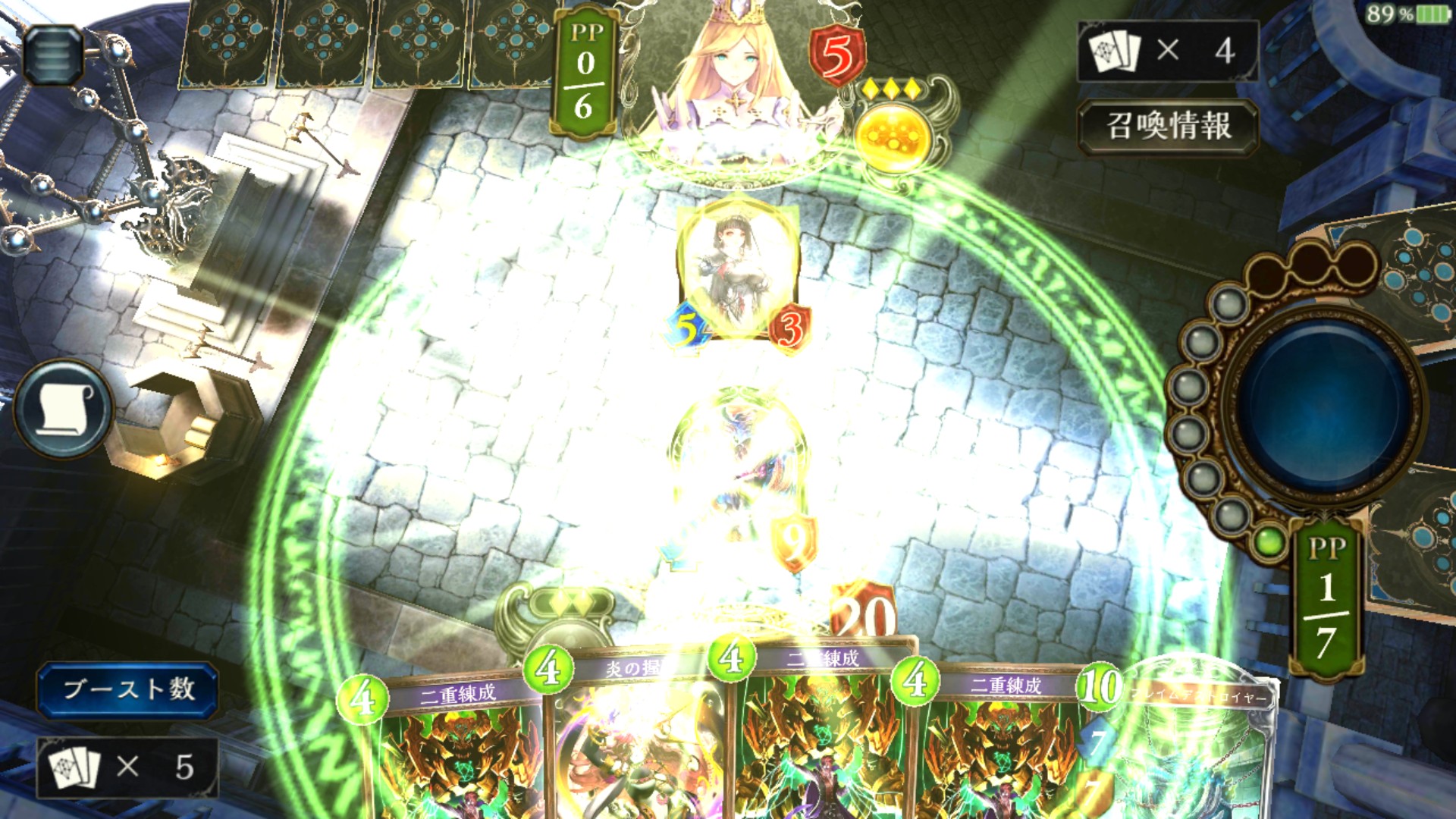This screenshot has height=819, width=1456.
Task: Open the battle log scroll icon
Action: [64, 409]
